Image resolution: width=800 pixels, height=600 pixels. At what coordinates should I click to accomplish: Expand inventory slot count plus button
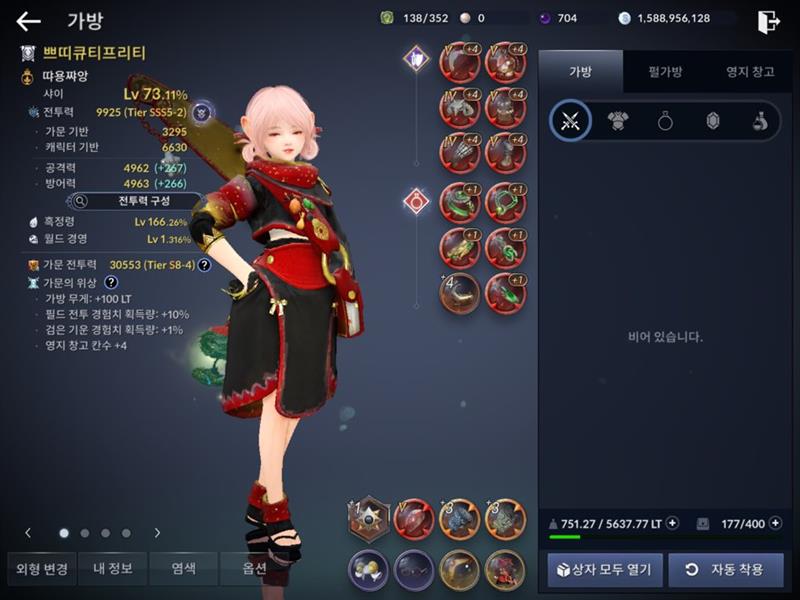pos(776,522)
